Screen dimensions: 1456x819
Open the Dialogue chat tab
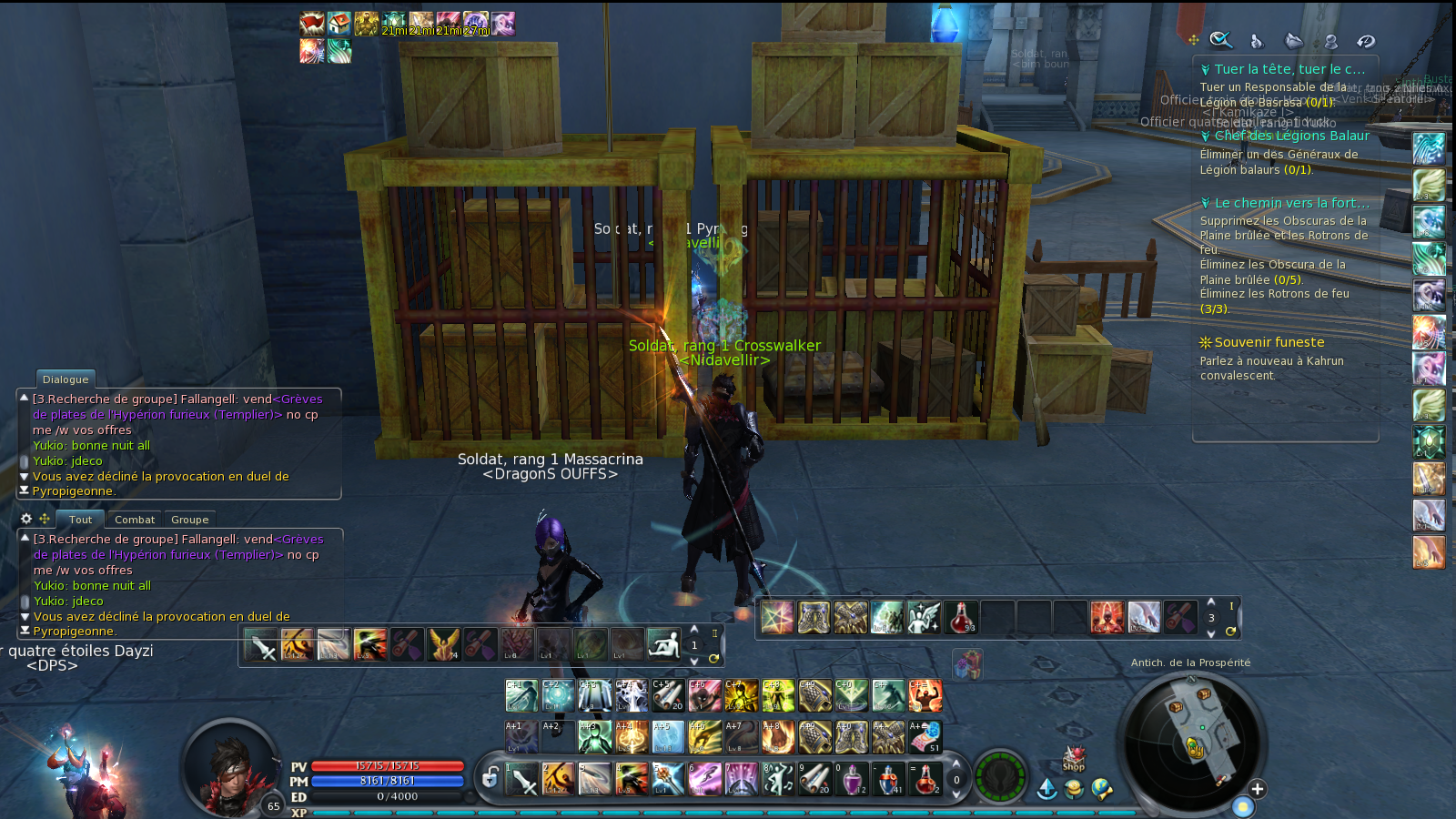[x=66, y=379]
